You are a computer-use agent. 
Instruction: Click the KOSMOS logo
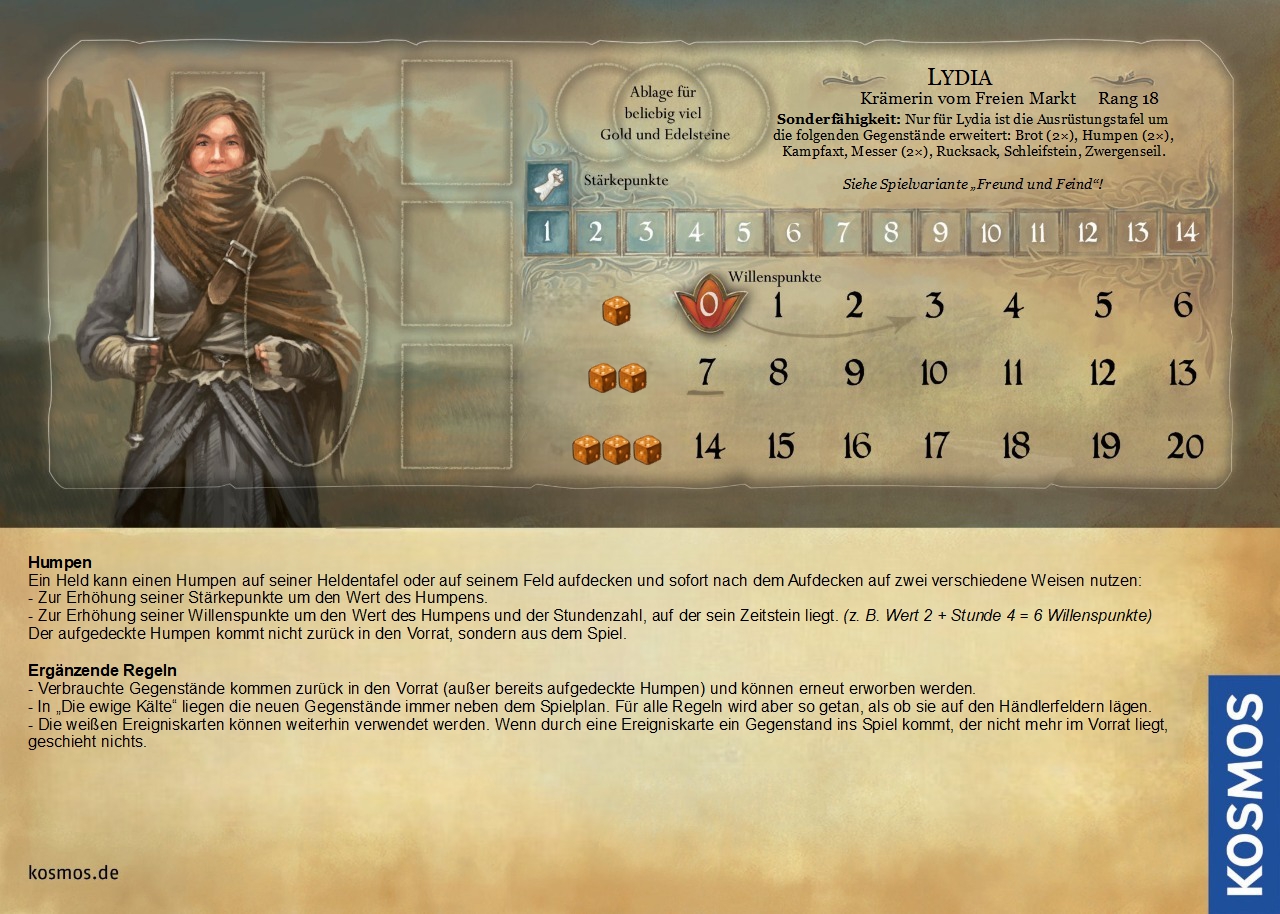point(1244,794)
